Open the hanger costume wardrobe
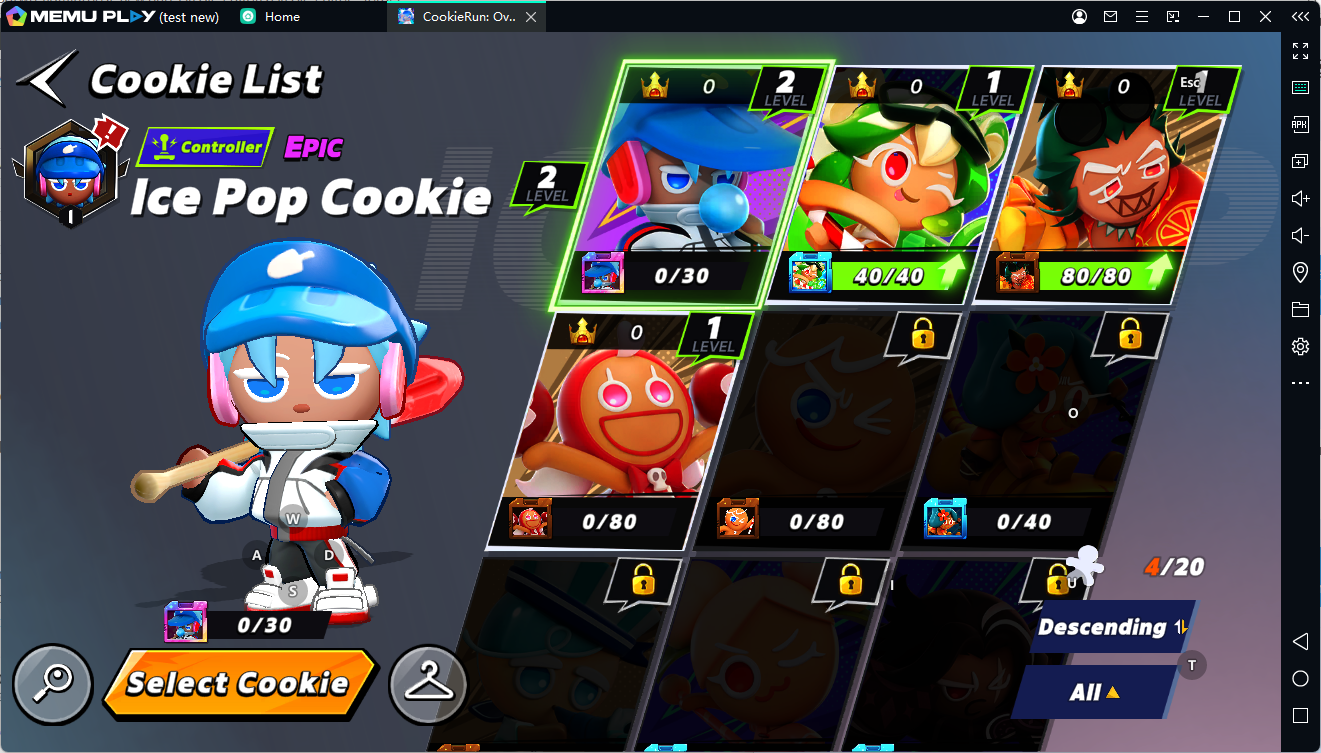Screen dimensions: 1321x753 click(x=428, y=685)
